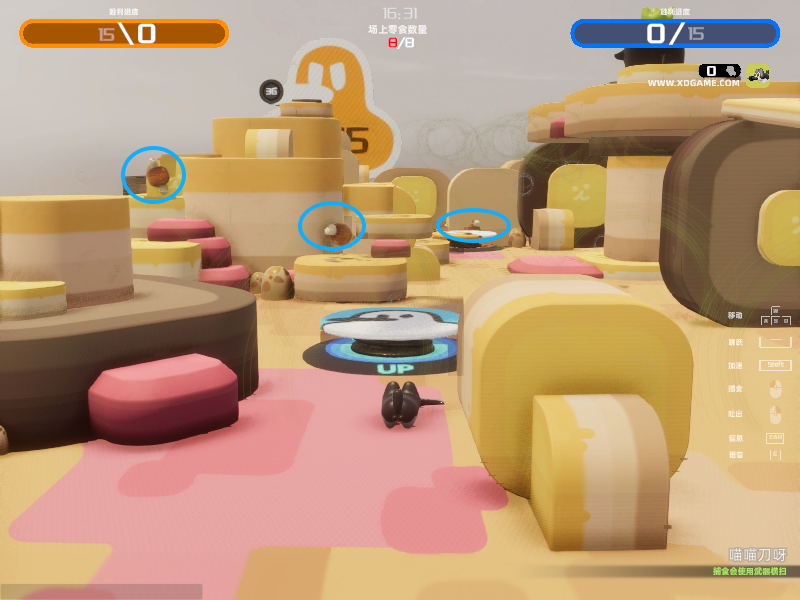
Task: Click the yellow-green animal portrait icon
Action: click(x=757, y=75)
